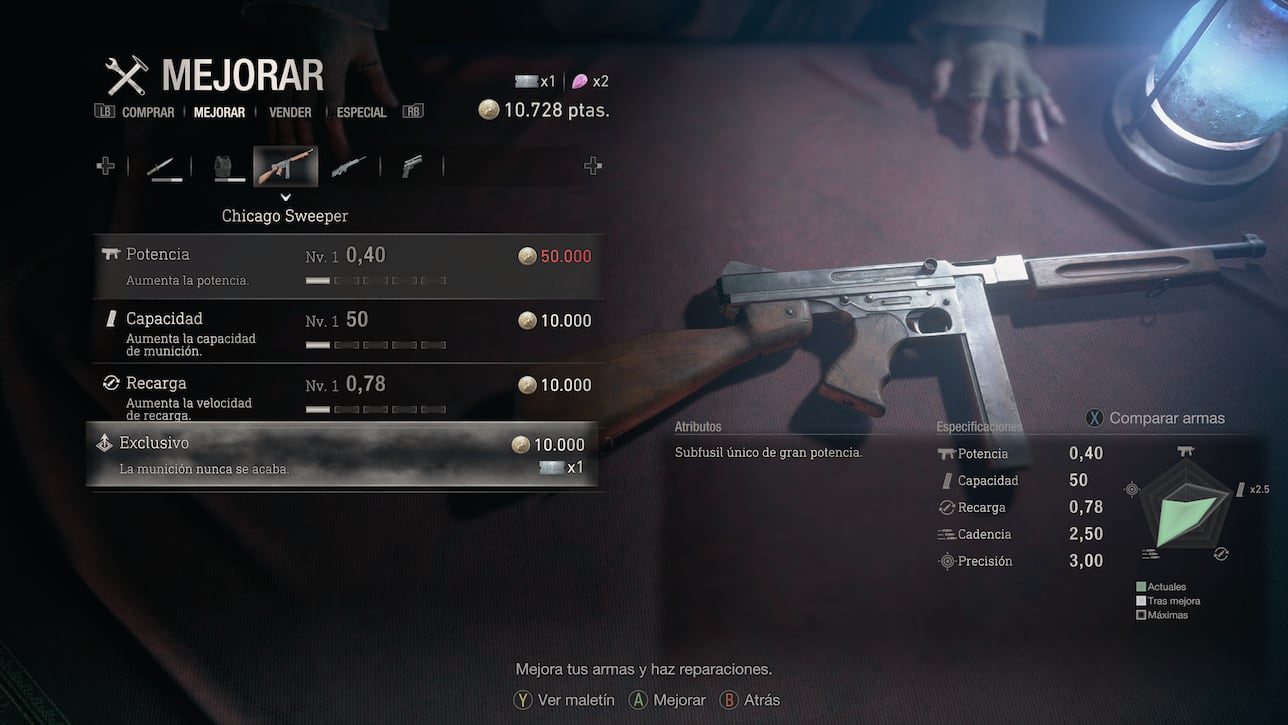Screen dimensions: 1288x725
Task: Select the sniper rifle weapon icon
Action: coord(348,167)
